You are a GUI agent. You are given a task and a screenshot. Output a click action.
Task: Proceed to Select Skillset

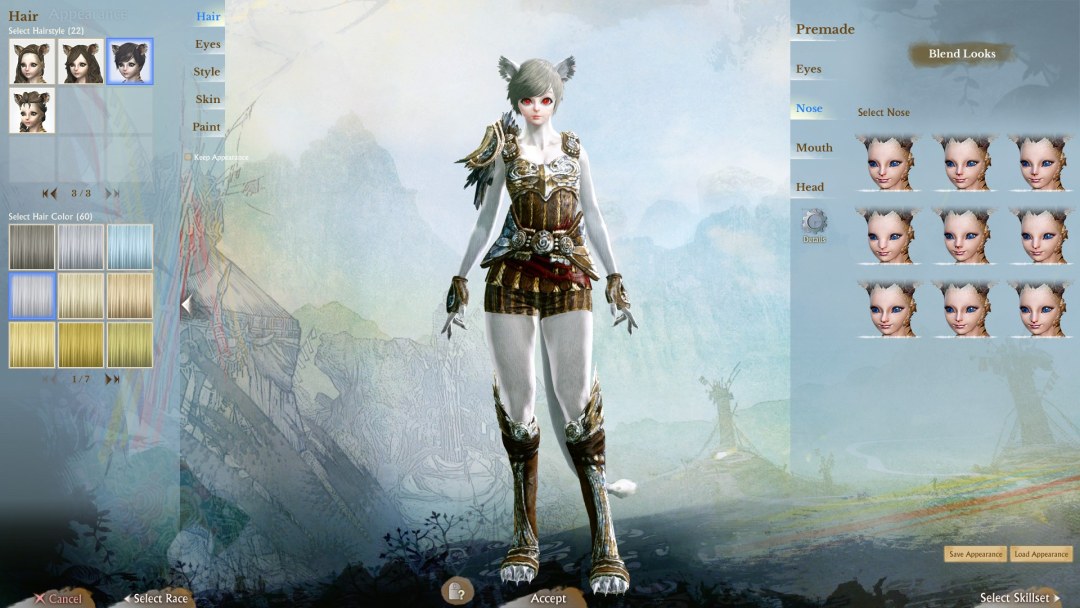pos(1019,598)
